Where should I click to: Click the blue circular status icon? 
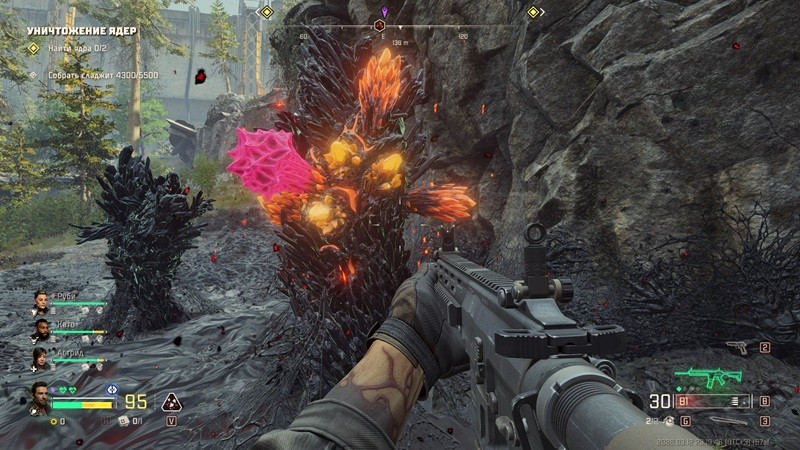click(112, 390)
